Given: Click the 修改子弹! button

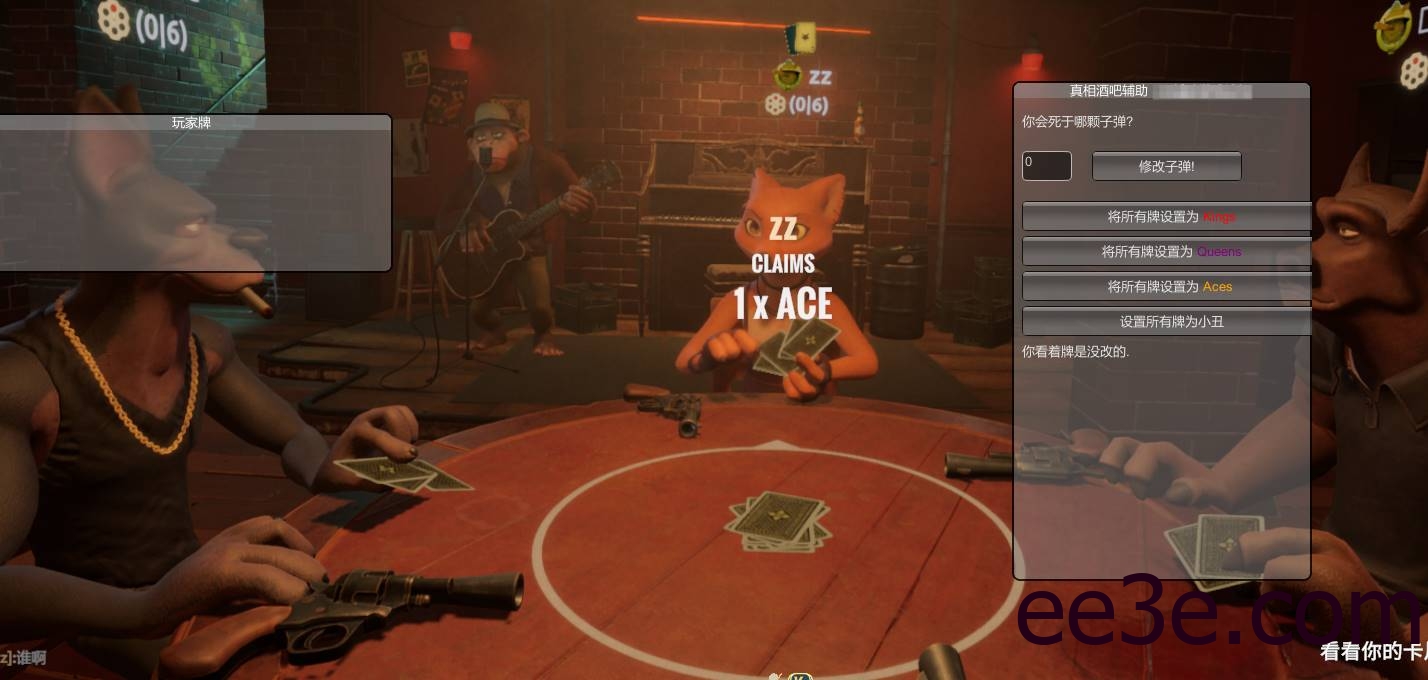Looking at the screenshot, I should pyautogui.click(x=1166, y=166).
